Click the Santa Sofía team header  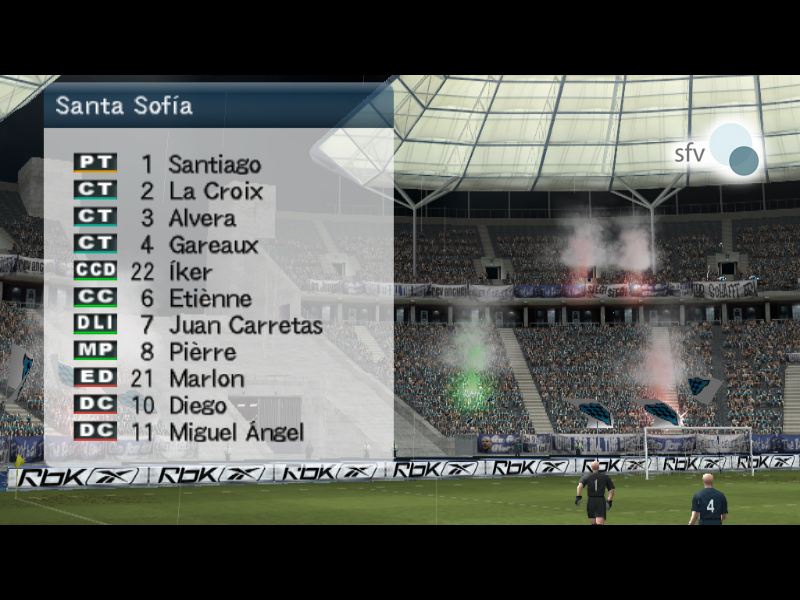pos(124,105)
